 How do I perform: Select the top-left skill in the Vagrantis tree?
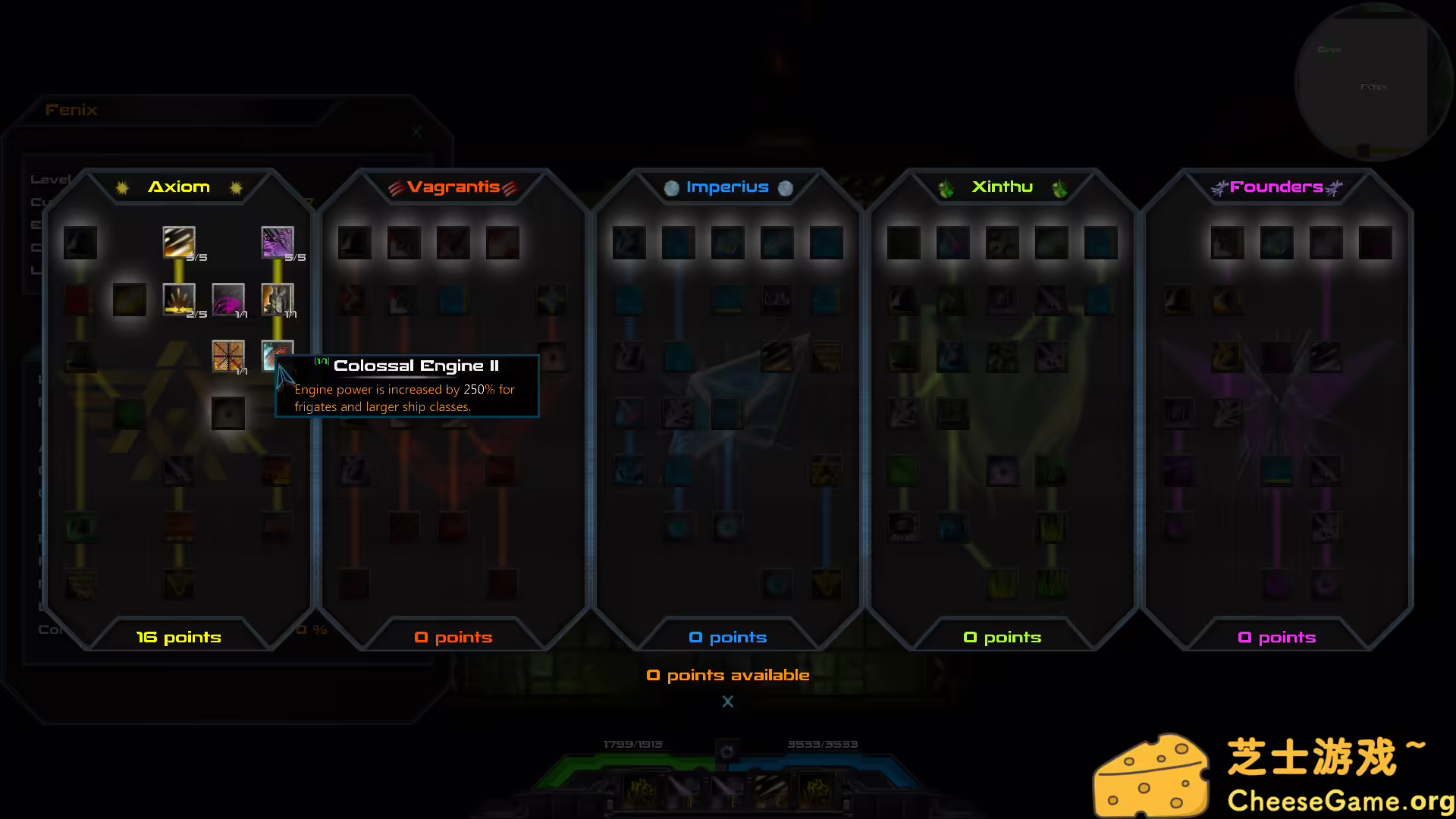pos(354,242)
